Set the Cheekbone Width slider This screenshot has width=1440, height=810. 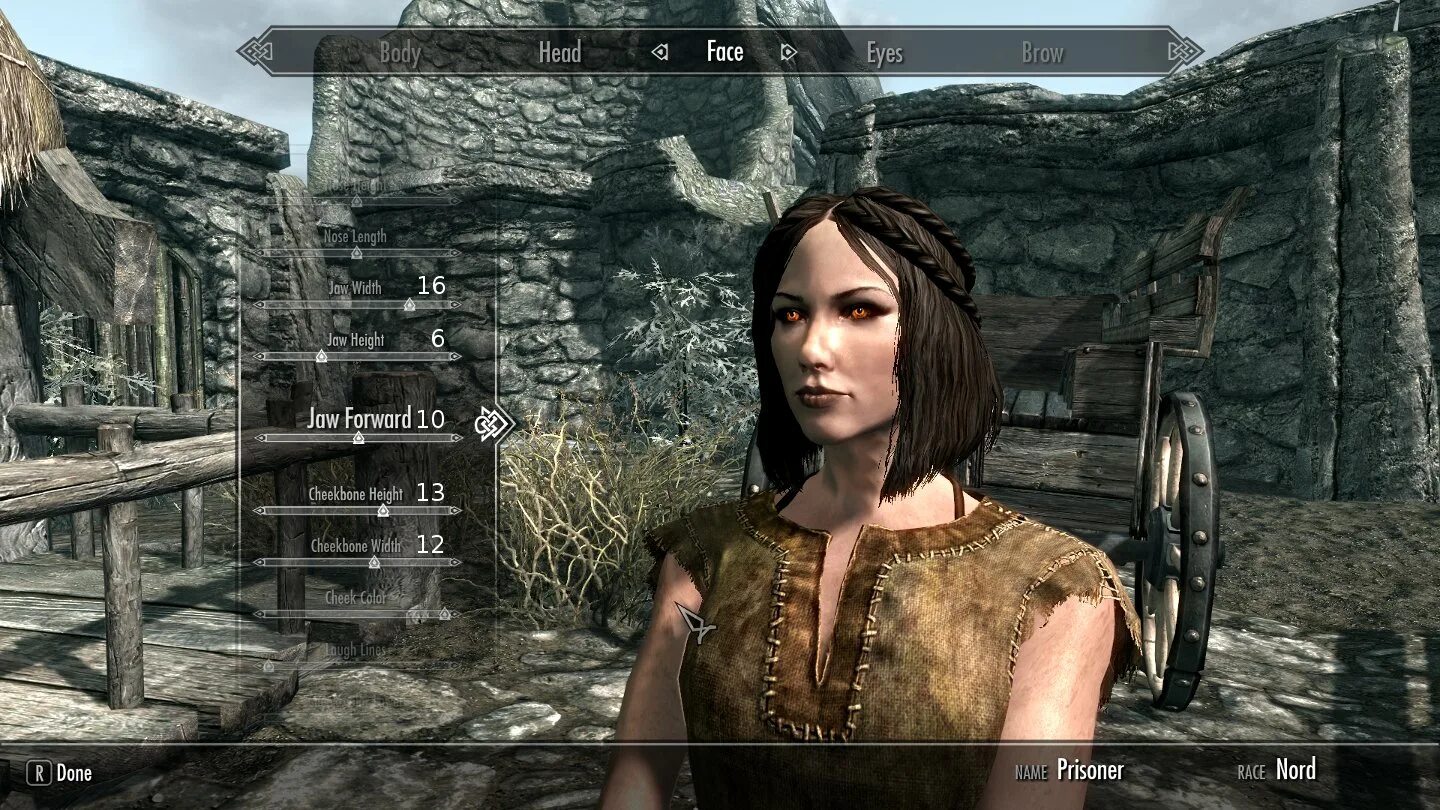[x=374, y=562]
